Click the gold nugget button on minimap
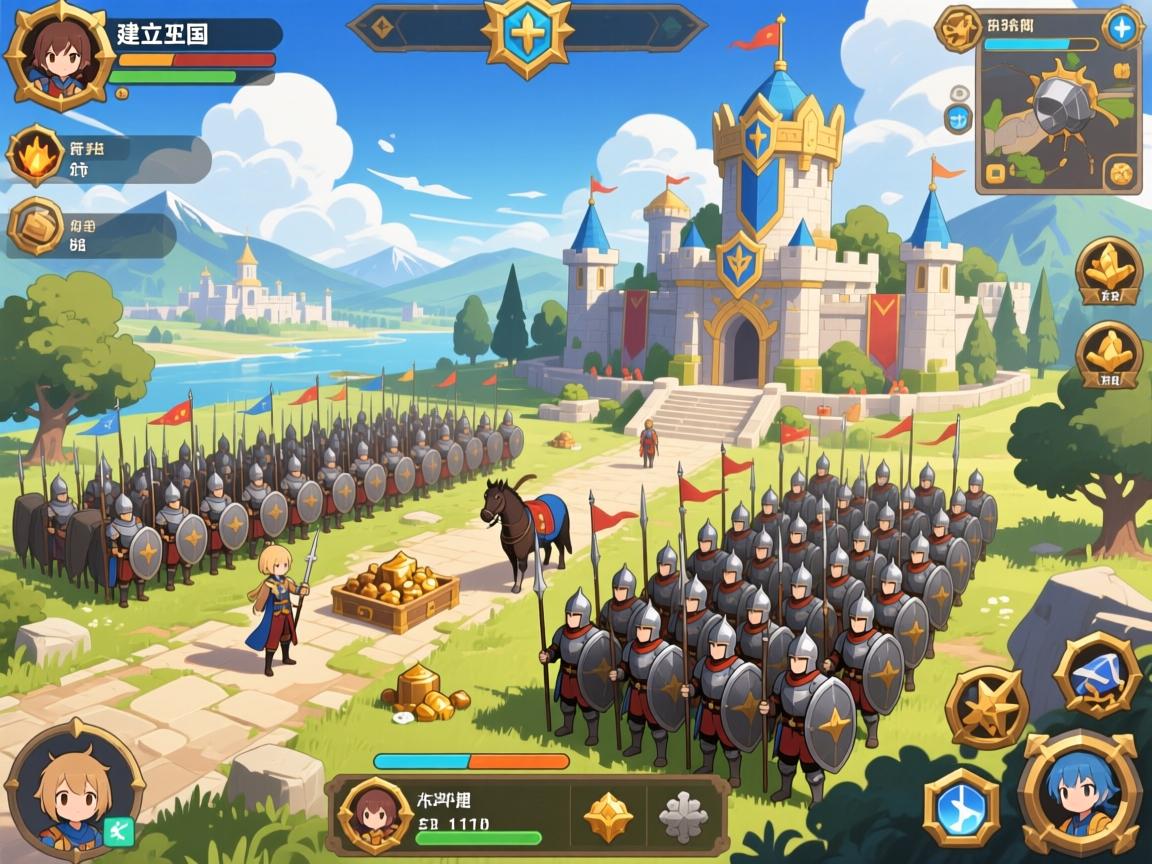This screenshot has height=864, width=1152. click(1124, 172)
